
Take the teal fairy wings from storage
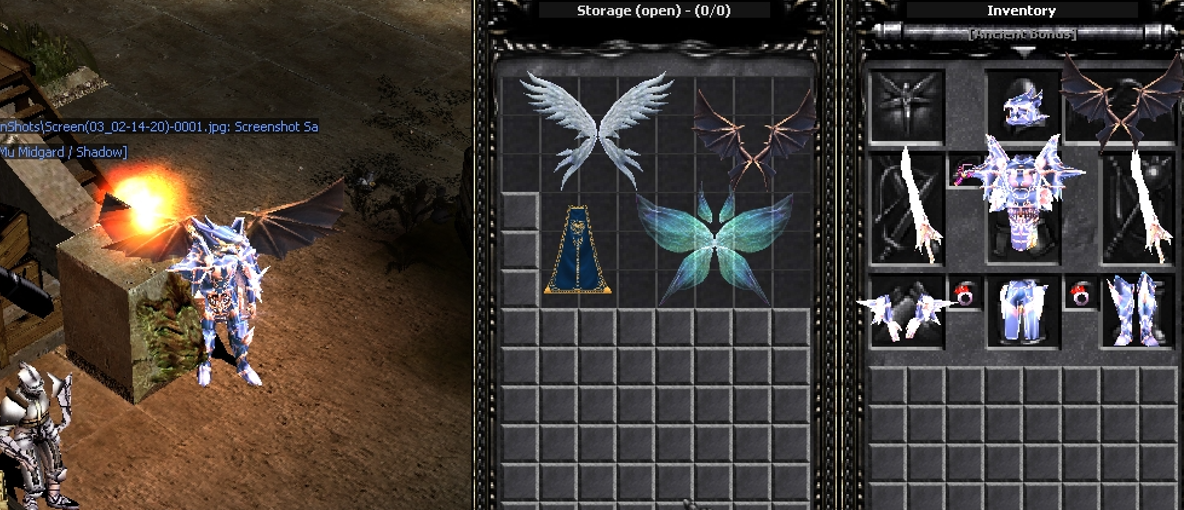click(712, 246)
